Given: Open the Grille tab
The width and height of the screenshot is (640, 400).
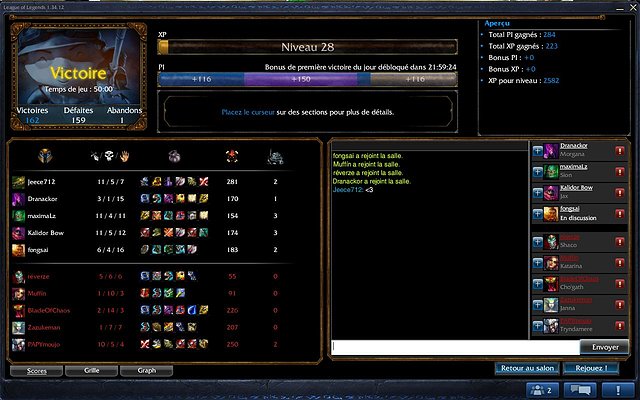Looking at the screenshot, I should point(91,370).
